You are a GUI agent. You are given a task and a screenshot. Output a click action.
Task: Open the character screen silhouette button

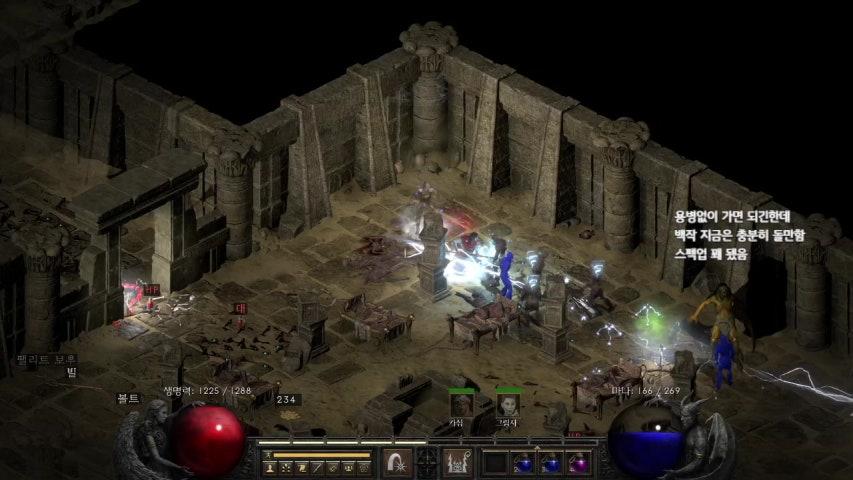tap(268, 467)
